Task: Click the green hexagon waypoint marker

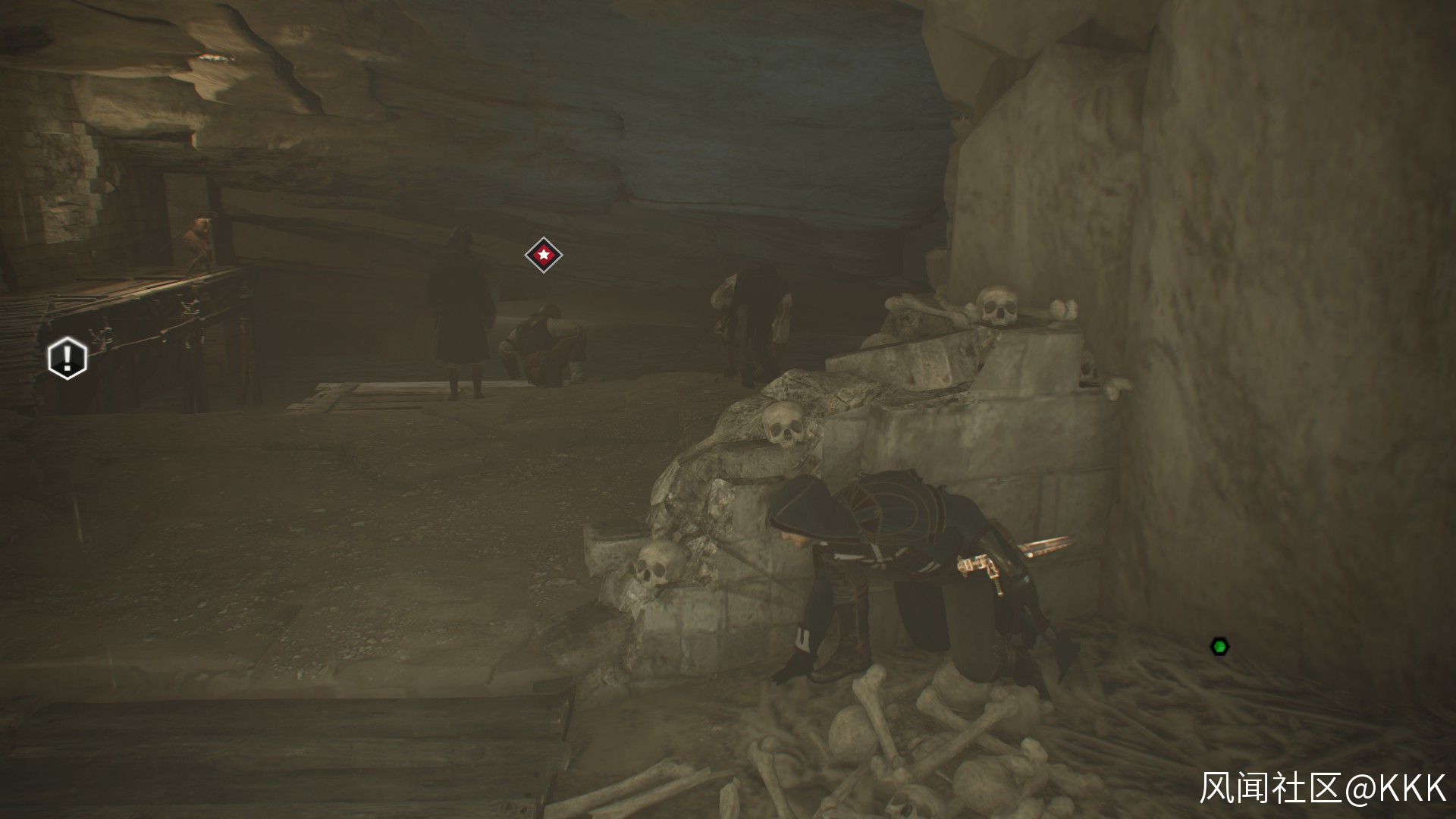Action: (1219, 647)
